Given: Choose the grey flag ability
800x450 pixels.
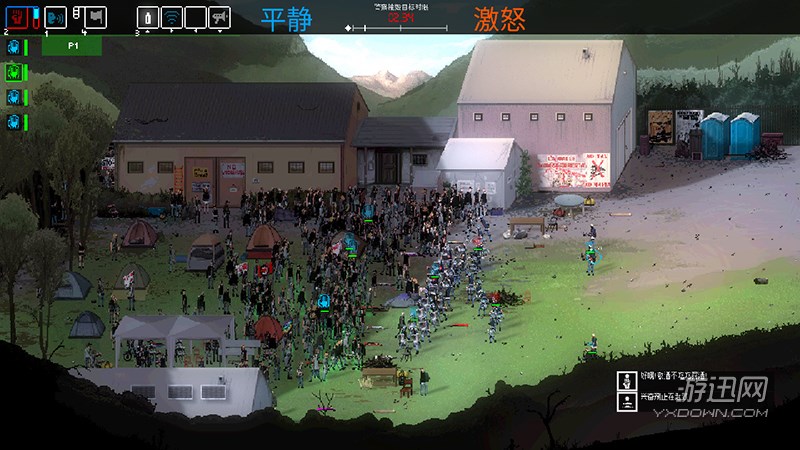Looking at the screenshot, I should 95,17.
